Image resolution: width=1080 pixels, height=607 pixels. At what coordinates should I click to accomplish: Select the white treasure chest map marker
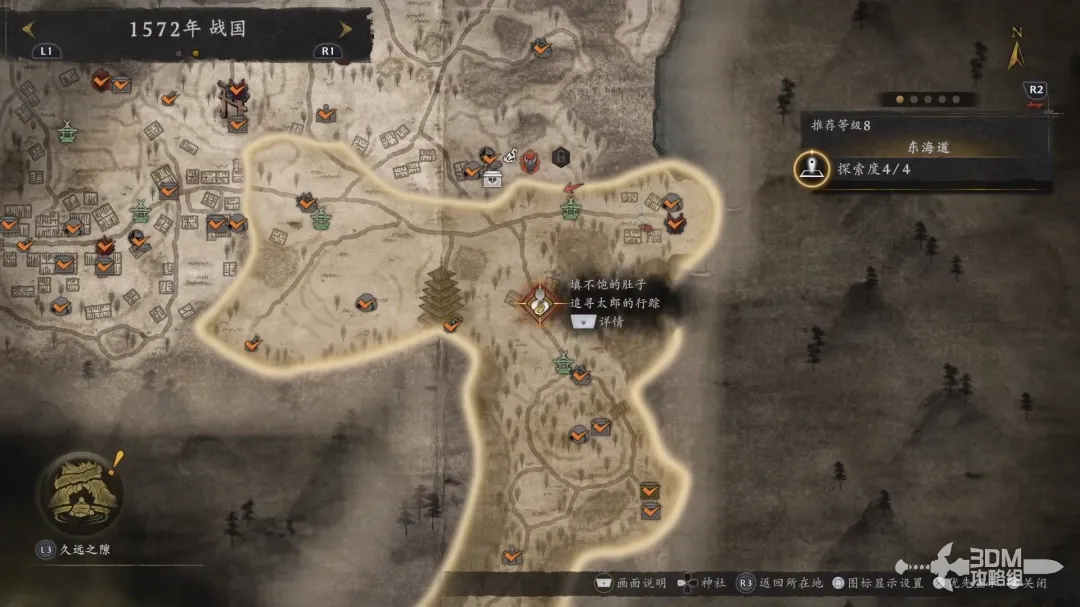click(x=493, y=179)
